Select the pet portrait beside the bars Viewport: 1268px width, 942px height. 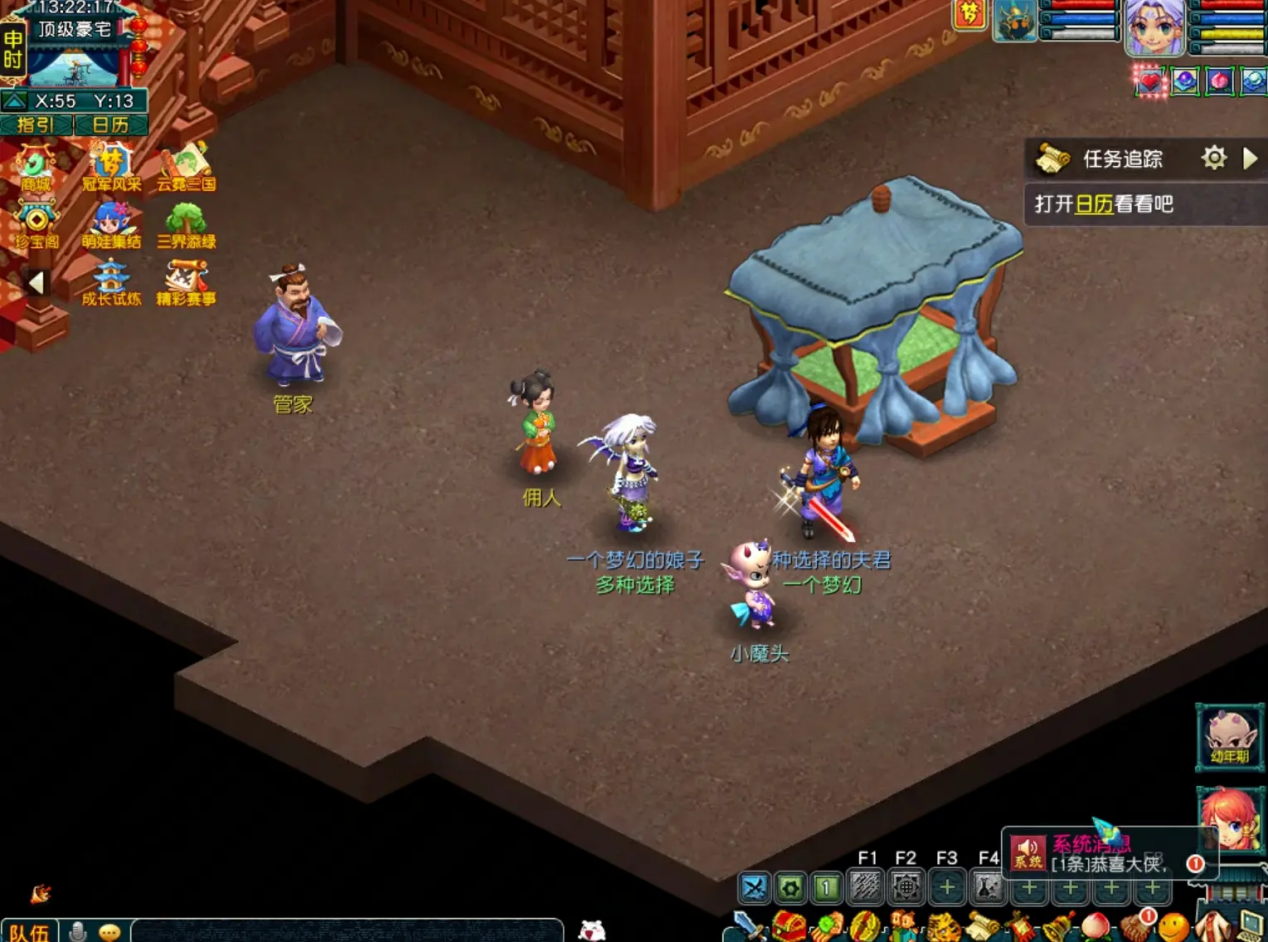coord(1014,22)
